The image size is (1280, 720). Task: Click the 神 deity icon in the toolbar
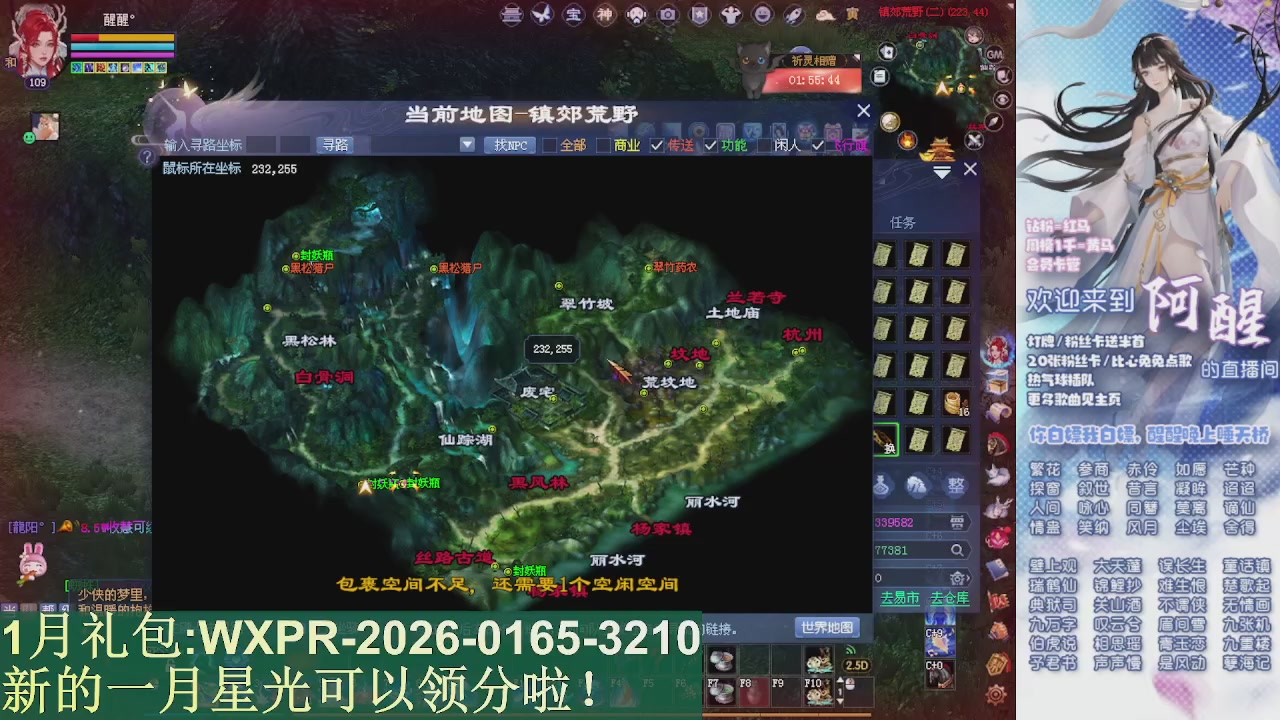(x=604, y=16)
